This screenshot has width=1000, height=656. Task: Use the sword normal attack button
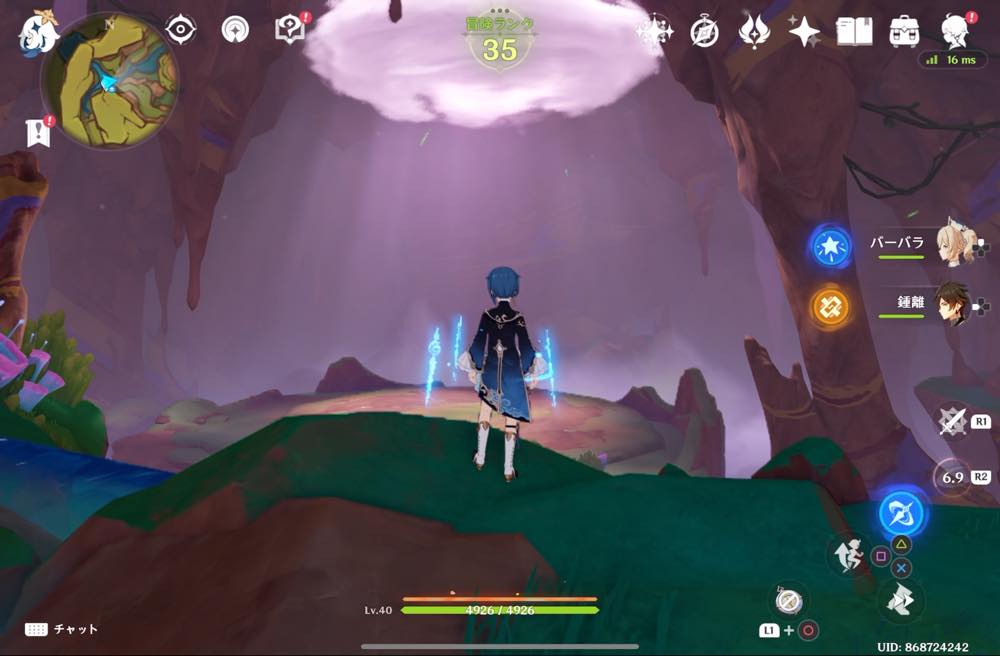tap(951, 421)
